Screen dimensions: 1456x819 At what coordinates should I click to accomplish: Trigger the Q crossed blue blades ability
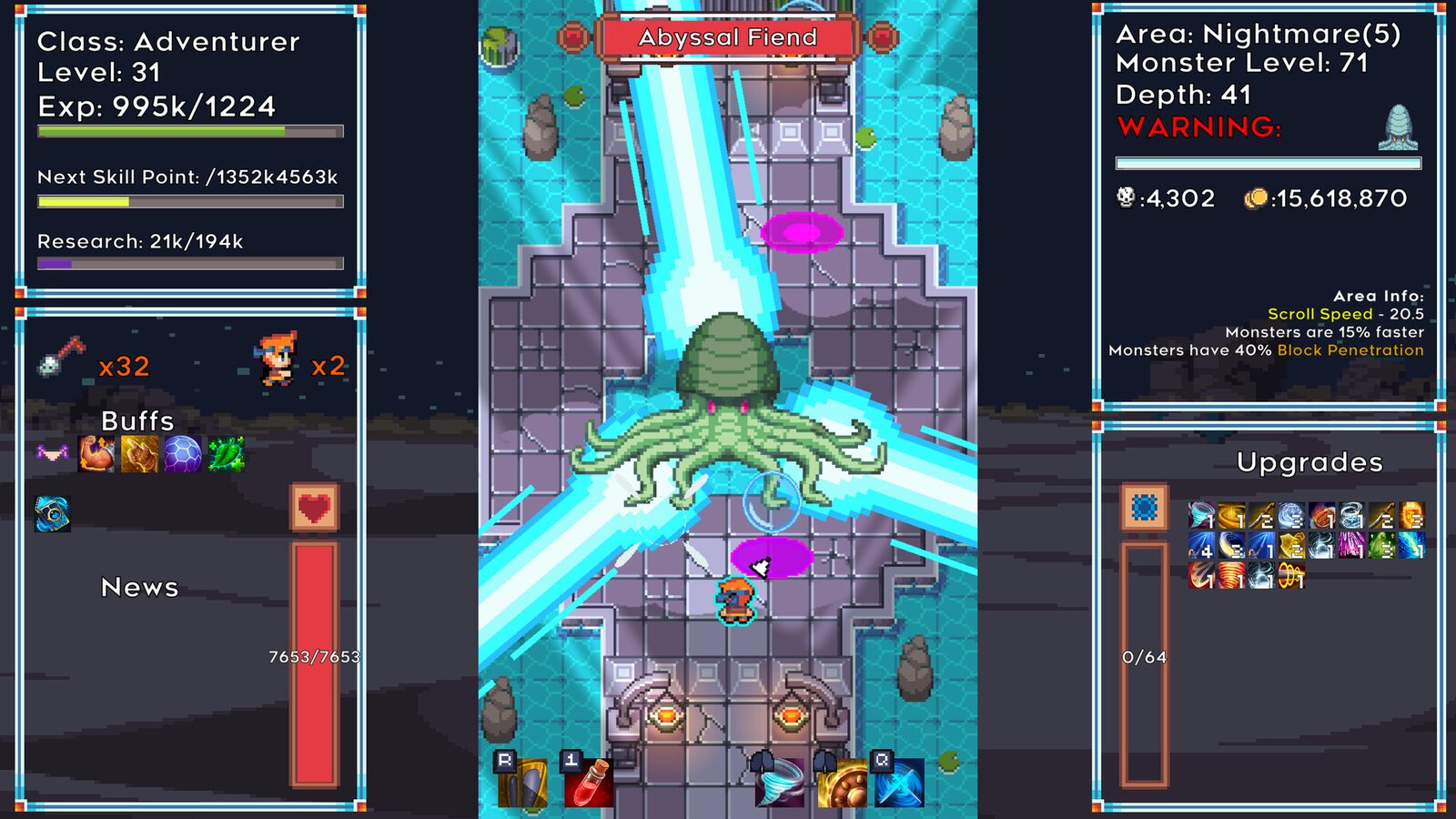pyautogui.click(x=902, y=784)
